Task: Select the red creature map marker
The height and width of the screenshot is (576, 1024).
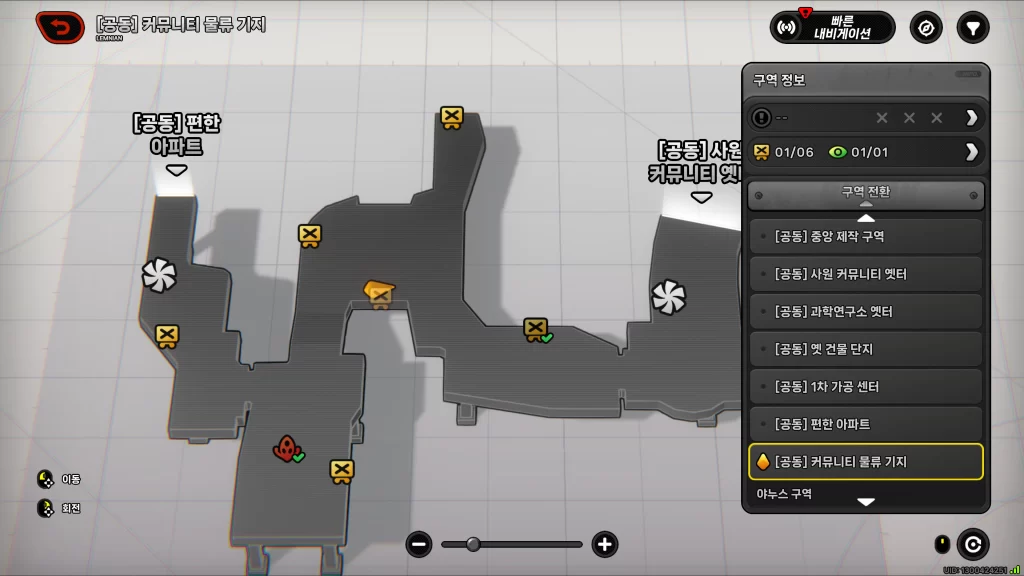Action: click(x=286, y=448)
